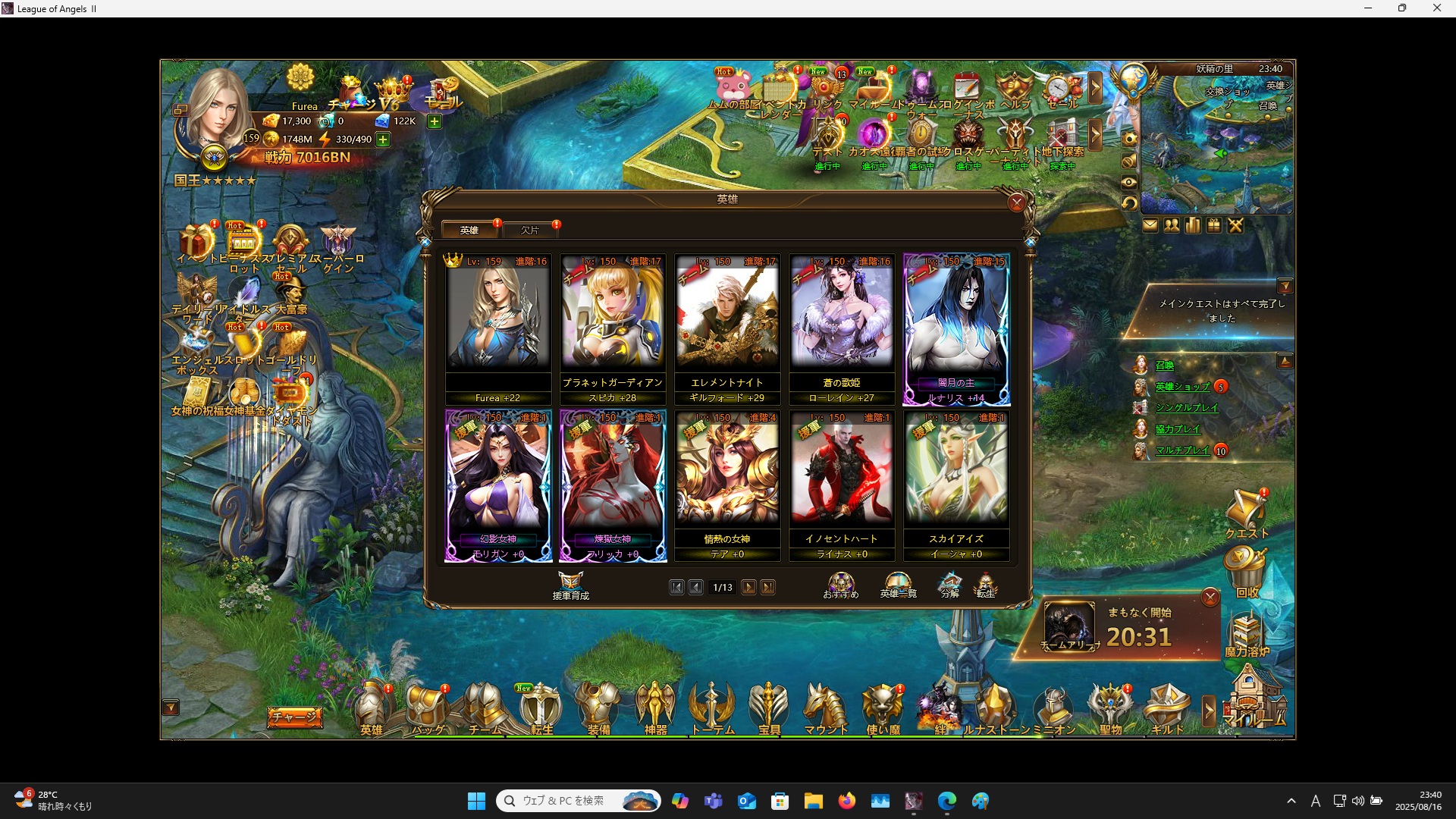Go to the next hero page arrow
The height and width of the screenshot is (819, 1456).
pyautogui.click(x=748, y=587)
